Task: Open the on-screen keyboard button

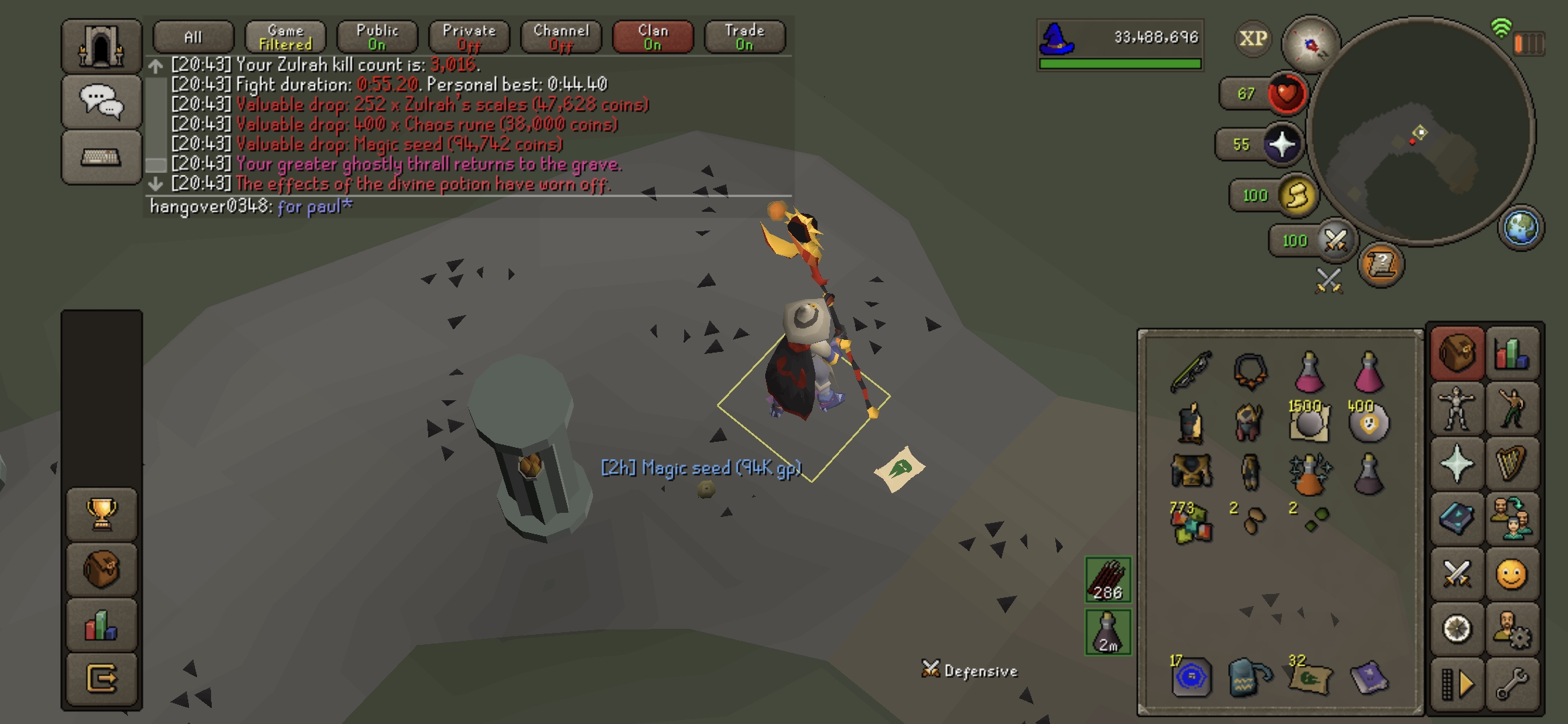Action: pyautogui.click(x=101, y=158)
